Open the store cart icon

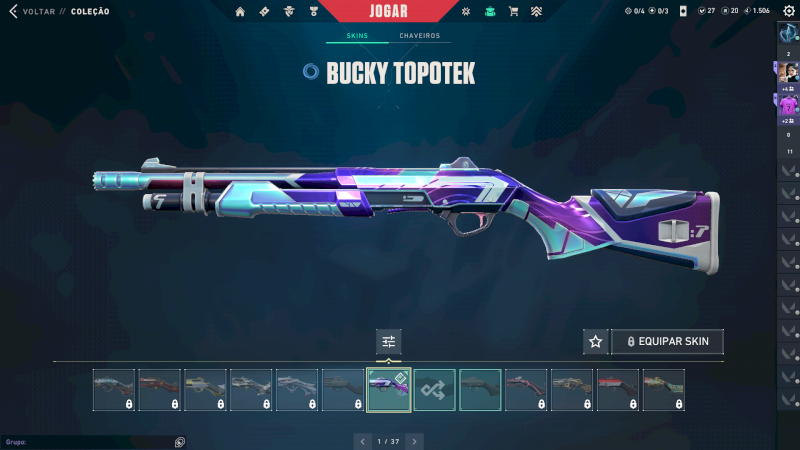coord(513,12)
